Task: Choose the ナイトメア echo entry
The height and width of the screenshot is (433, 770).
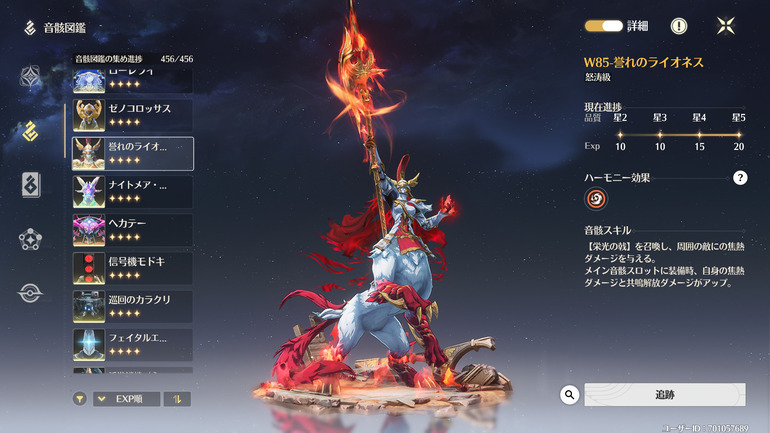Action: 132,191
